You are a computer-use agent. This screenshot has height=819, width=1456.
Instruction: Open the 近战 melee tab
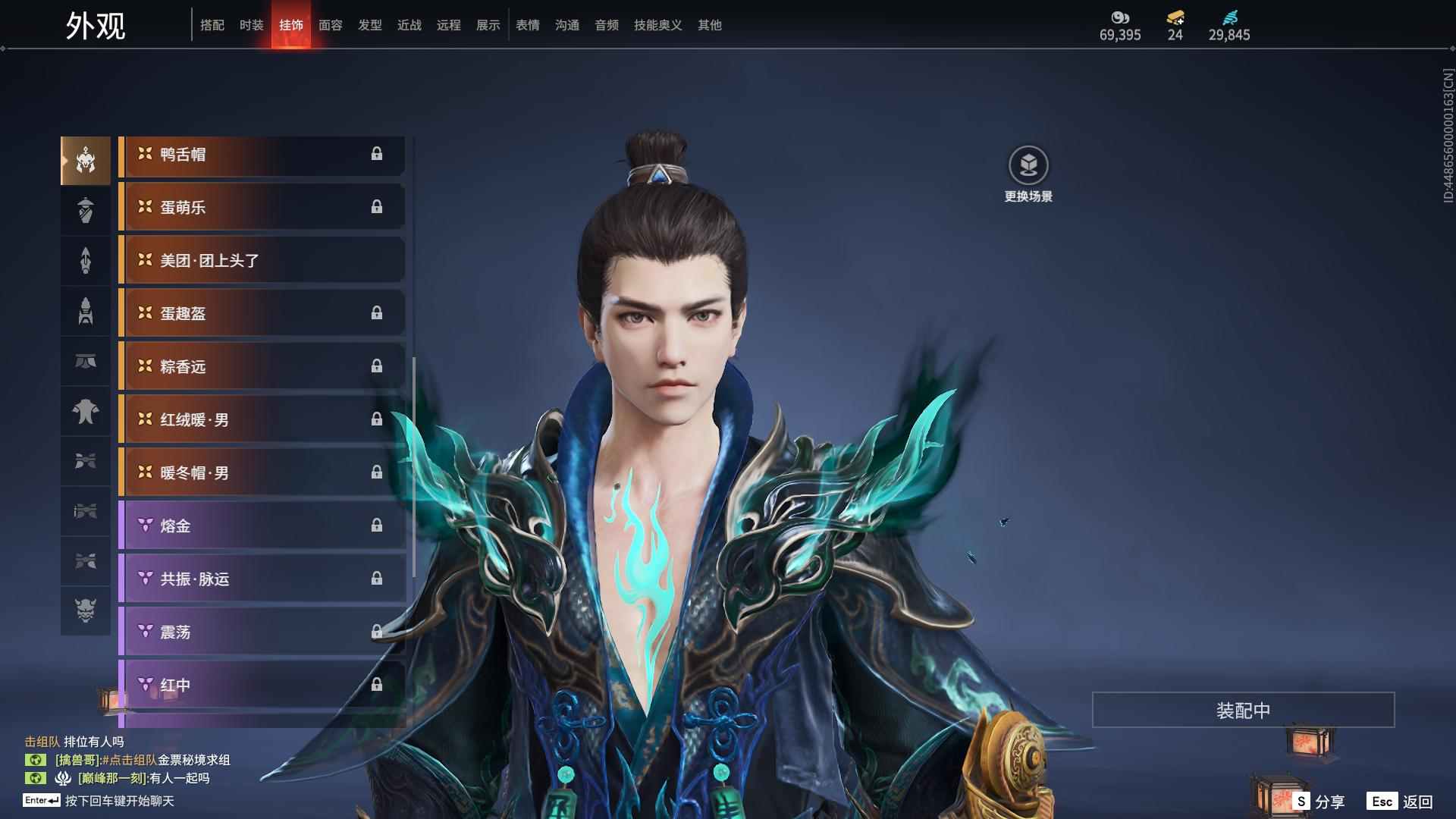pyautogui.click(x=409, y=25)
